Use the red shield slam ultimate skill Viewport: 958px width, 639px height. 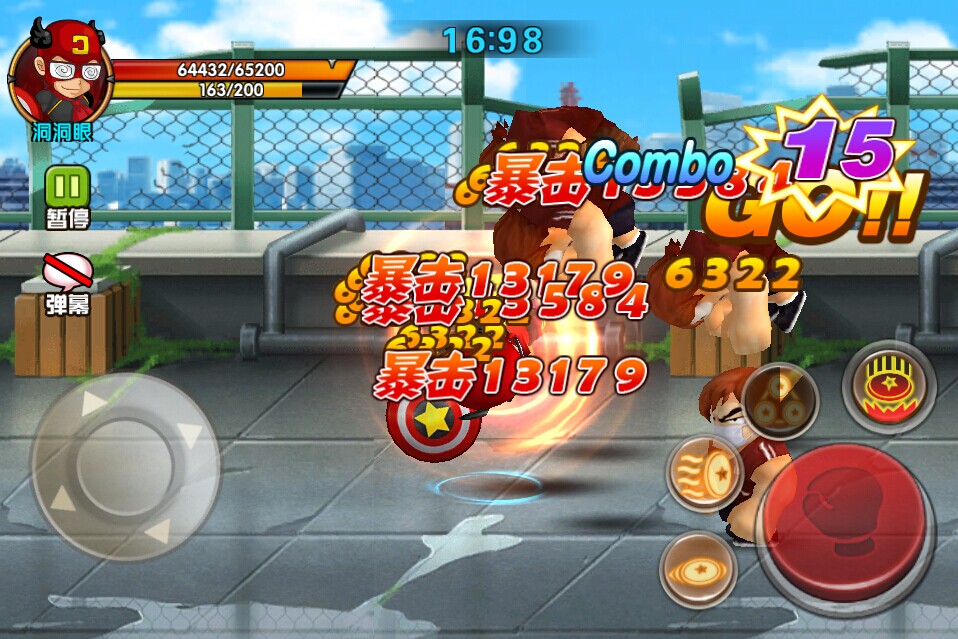[x=888, y=386]
